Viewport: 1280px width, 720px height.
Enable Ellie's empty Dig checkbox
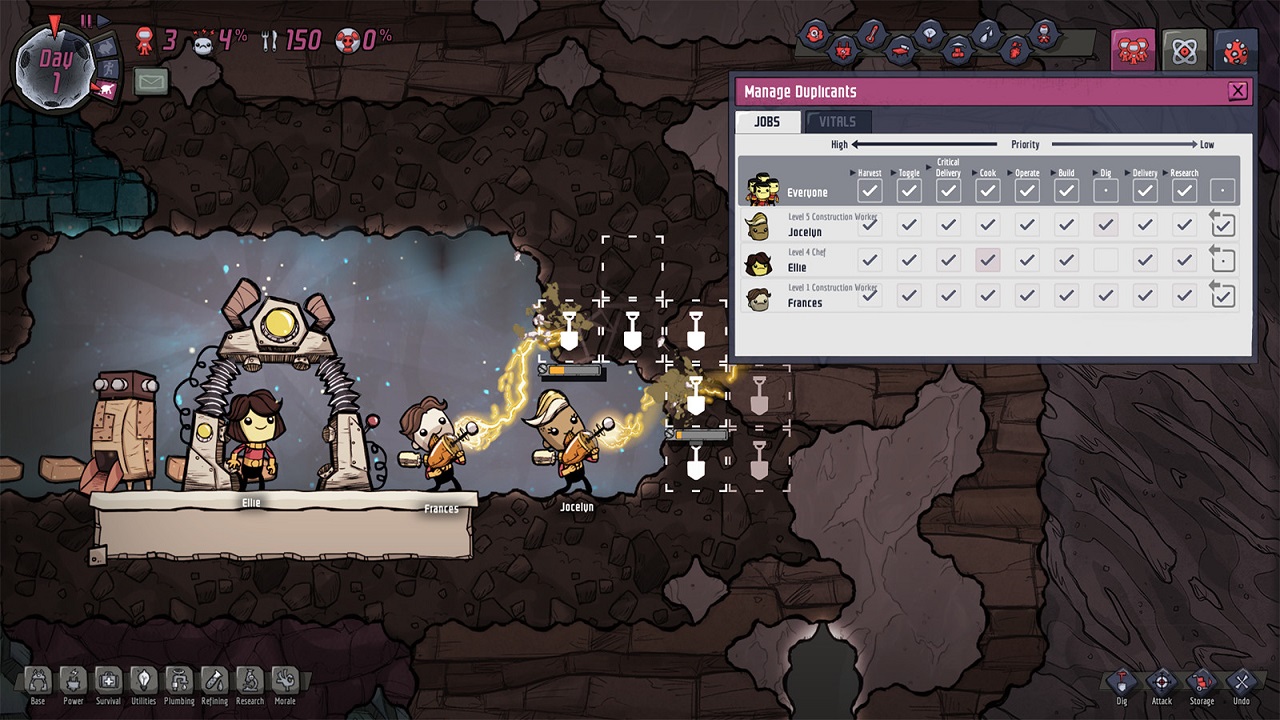[x=1105, y=260]
